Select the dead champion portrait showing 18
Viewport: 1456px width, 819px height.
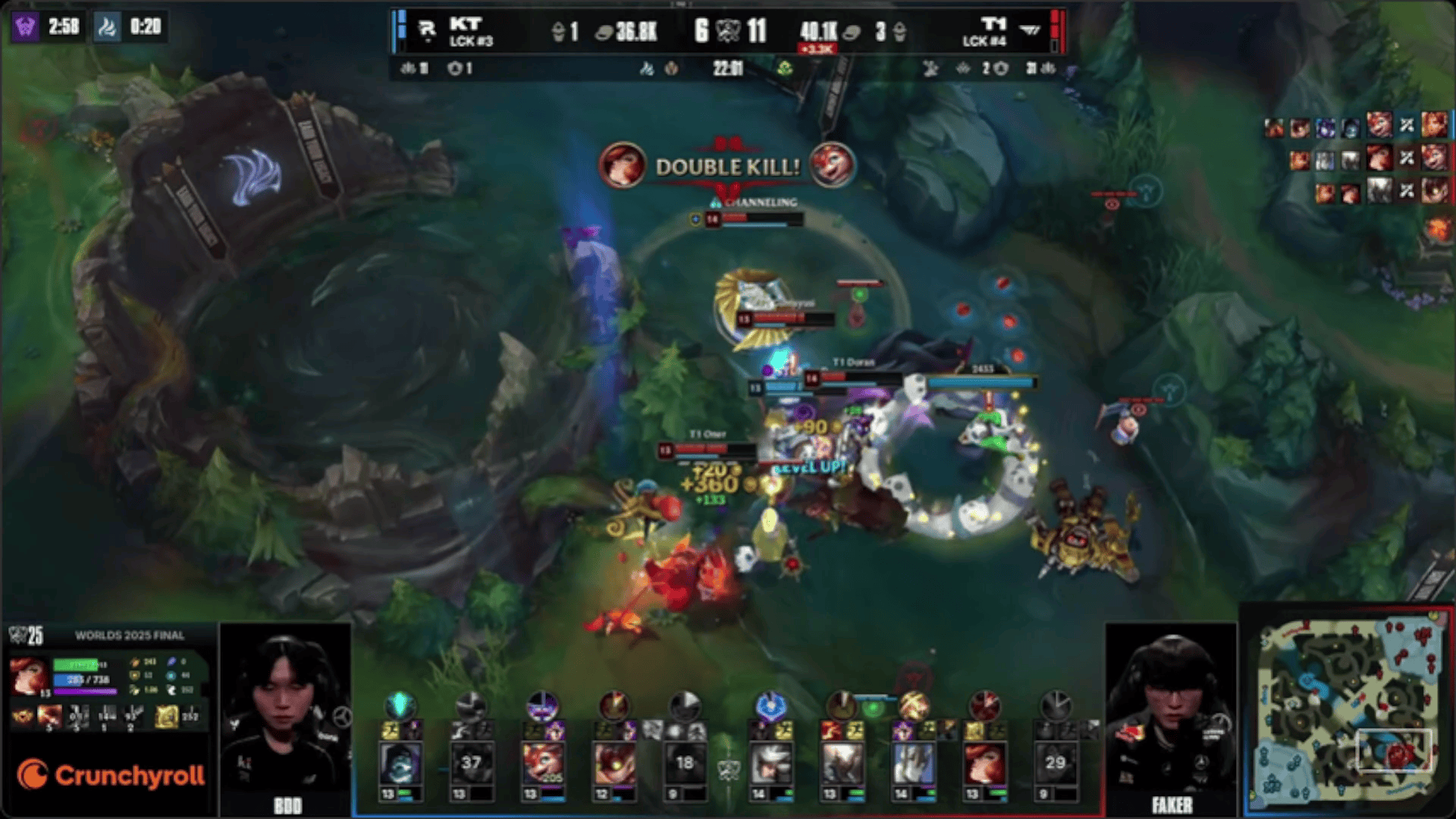(685, 764)
